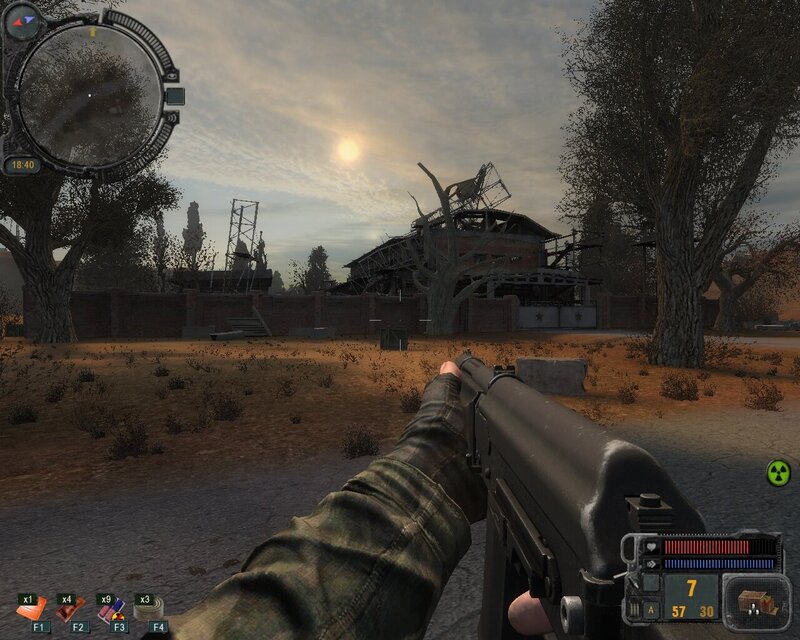This screenshot has height=640, width=800.
Task: Use the F1 quick slot item
Action: click(31, 609)
